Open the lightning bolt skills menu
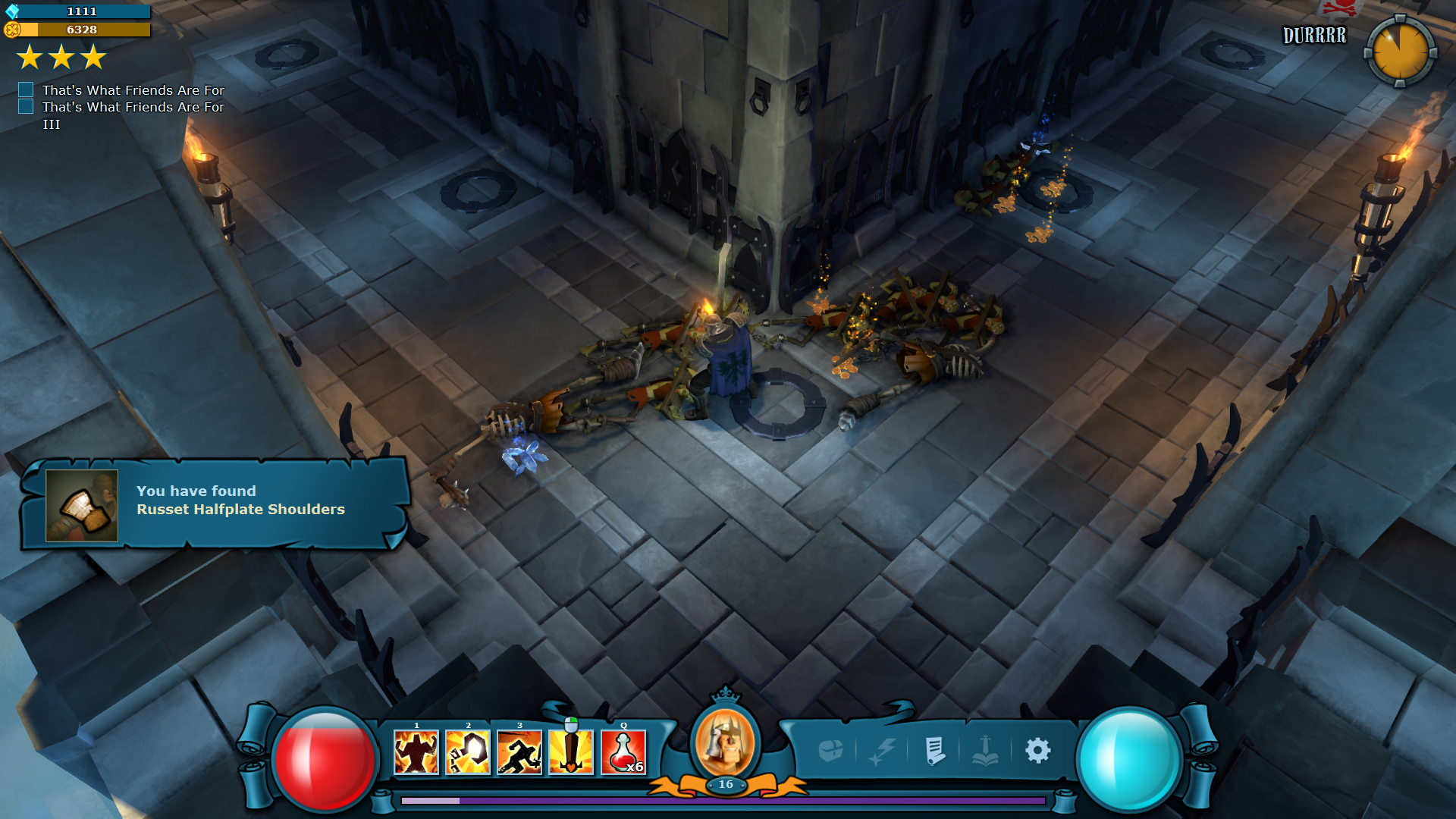The height and width of the screenshot is (819, 1456). point(883,751)
